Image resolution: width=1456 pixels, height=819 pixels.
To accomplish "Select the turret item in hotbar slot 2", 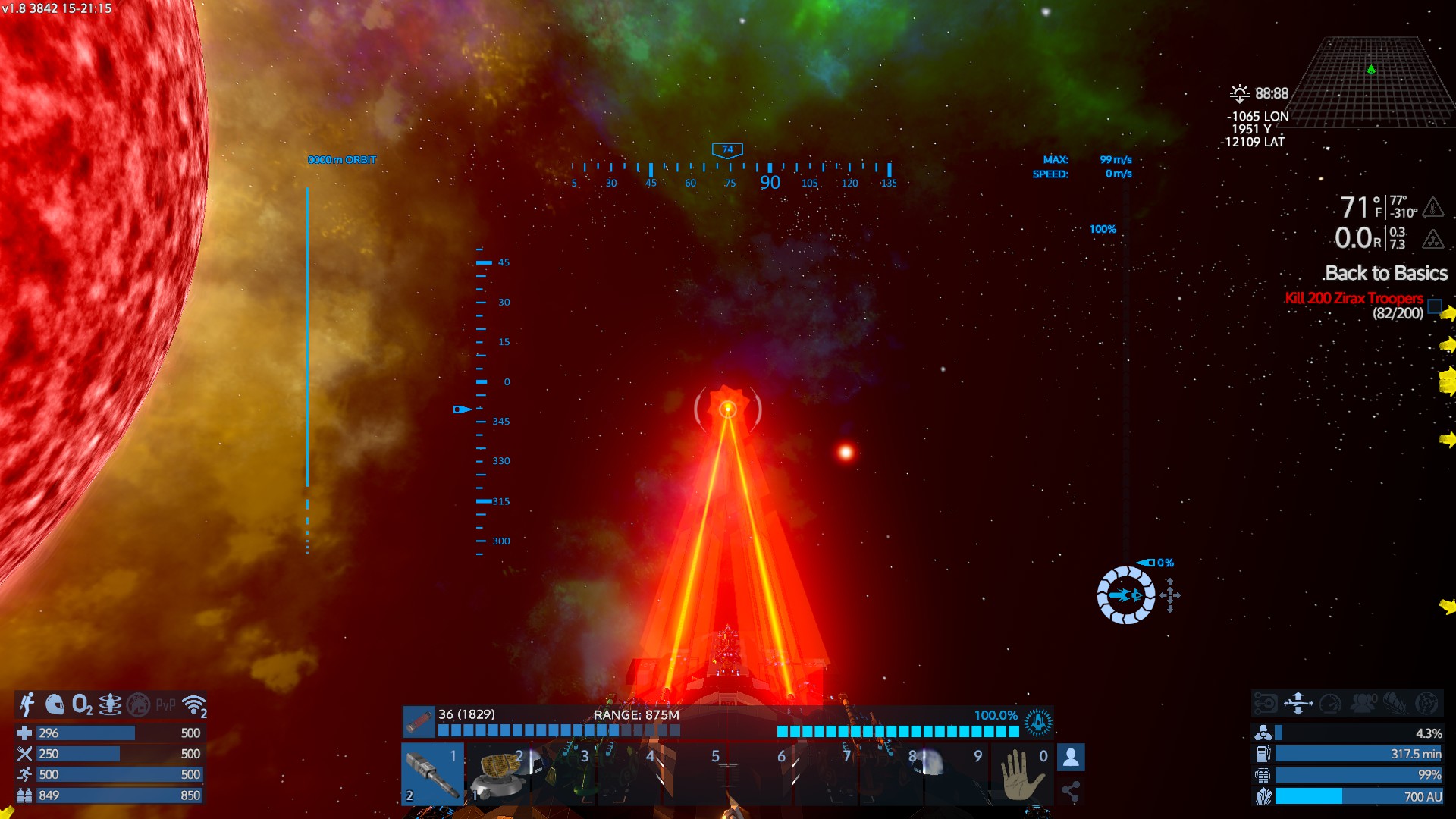I will (x=498, y=773).
